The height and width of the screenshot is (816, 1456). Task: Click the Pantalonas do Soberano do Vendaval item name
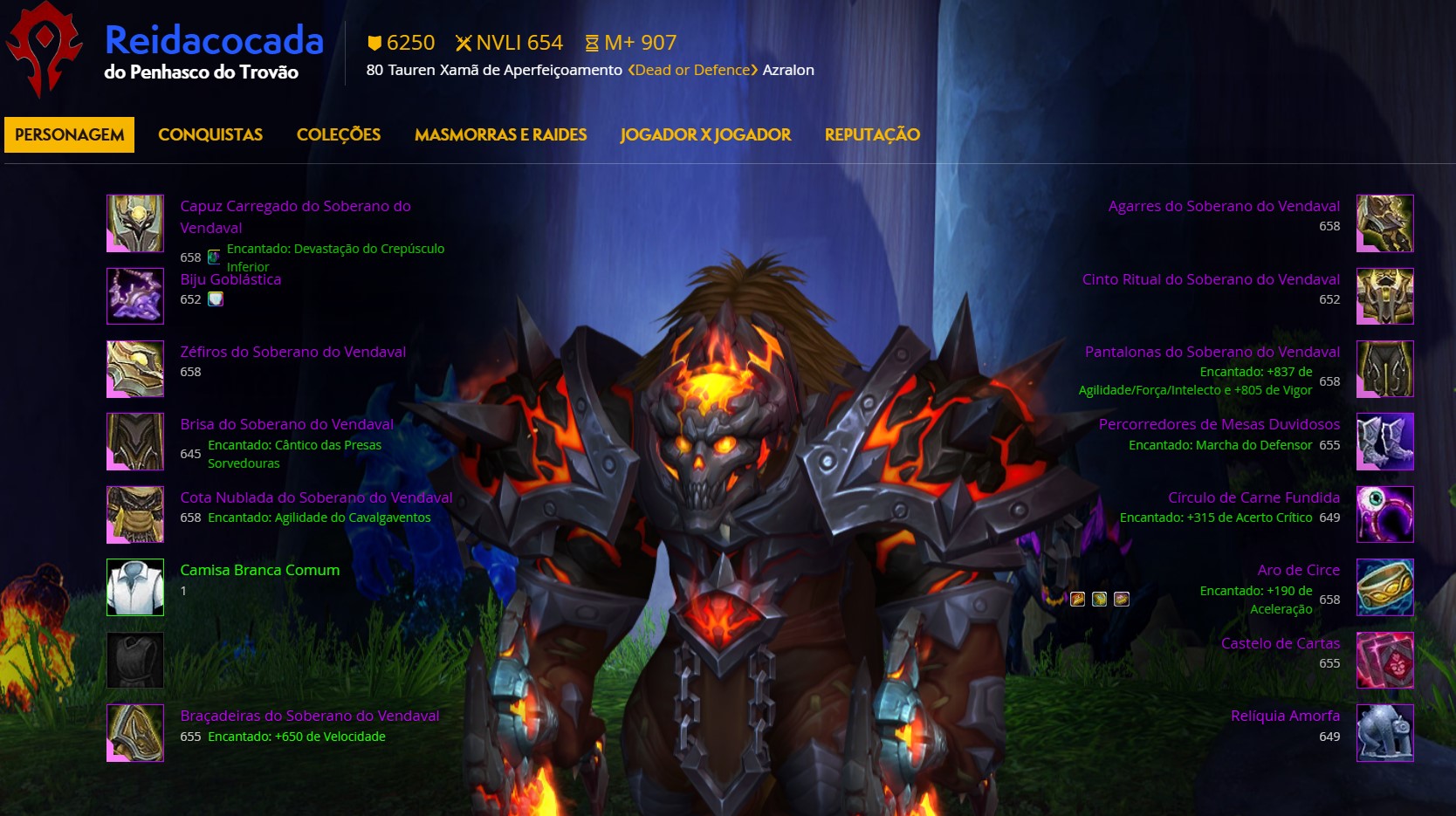(x=1210, y=352)
